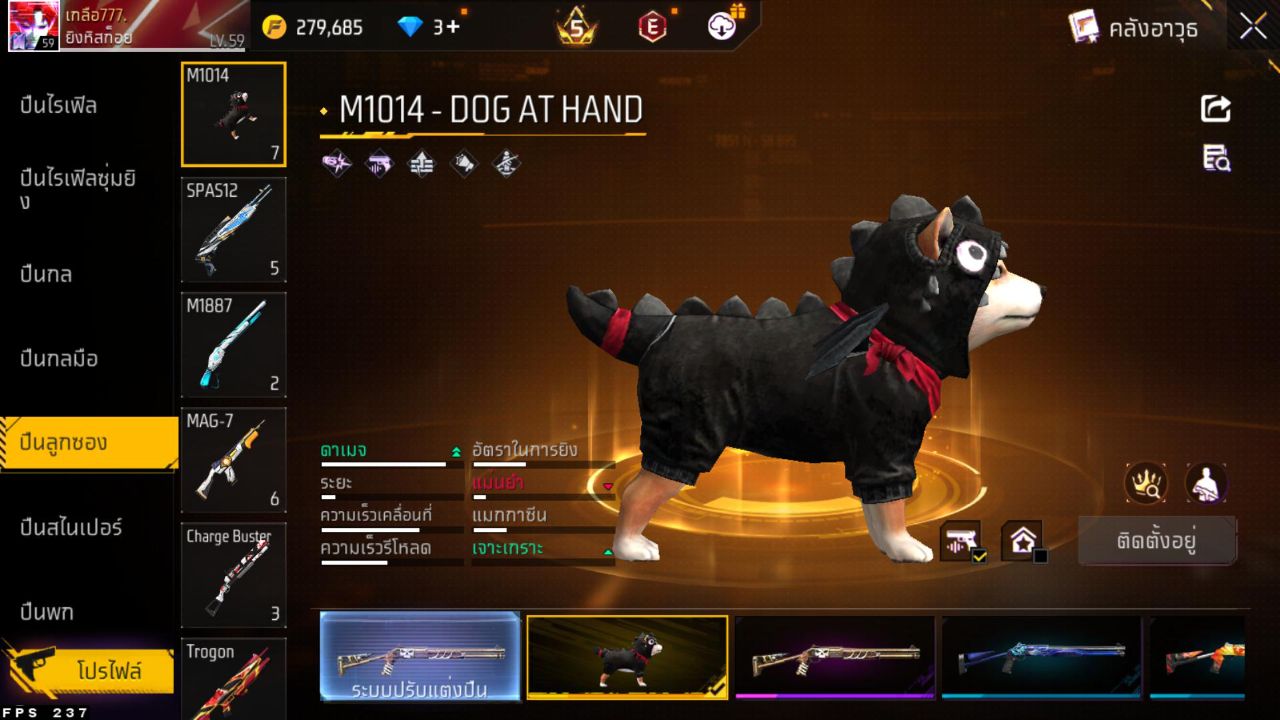This screenshot has width=1280, height=720.
Task: Select the rifle category in the sidebar
Action: click(60, 104)
